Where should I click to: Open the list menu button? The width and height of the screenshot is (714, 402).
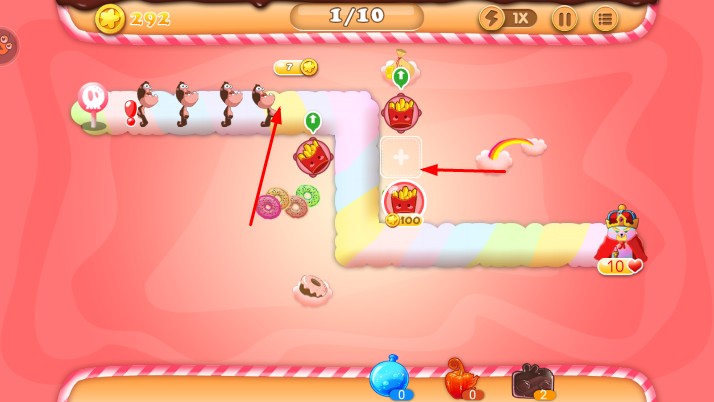[x=605, y=18]
